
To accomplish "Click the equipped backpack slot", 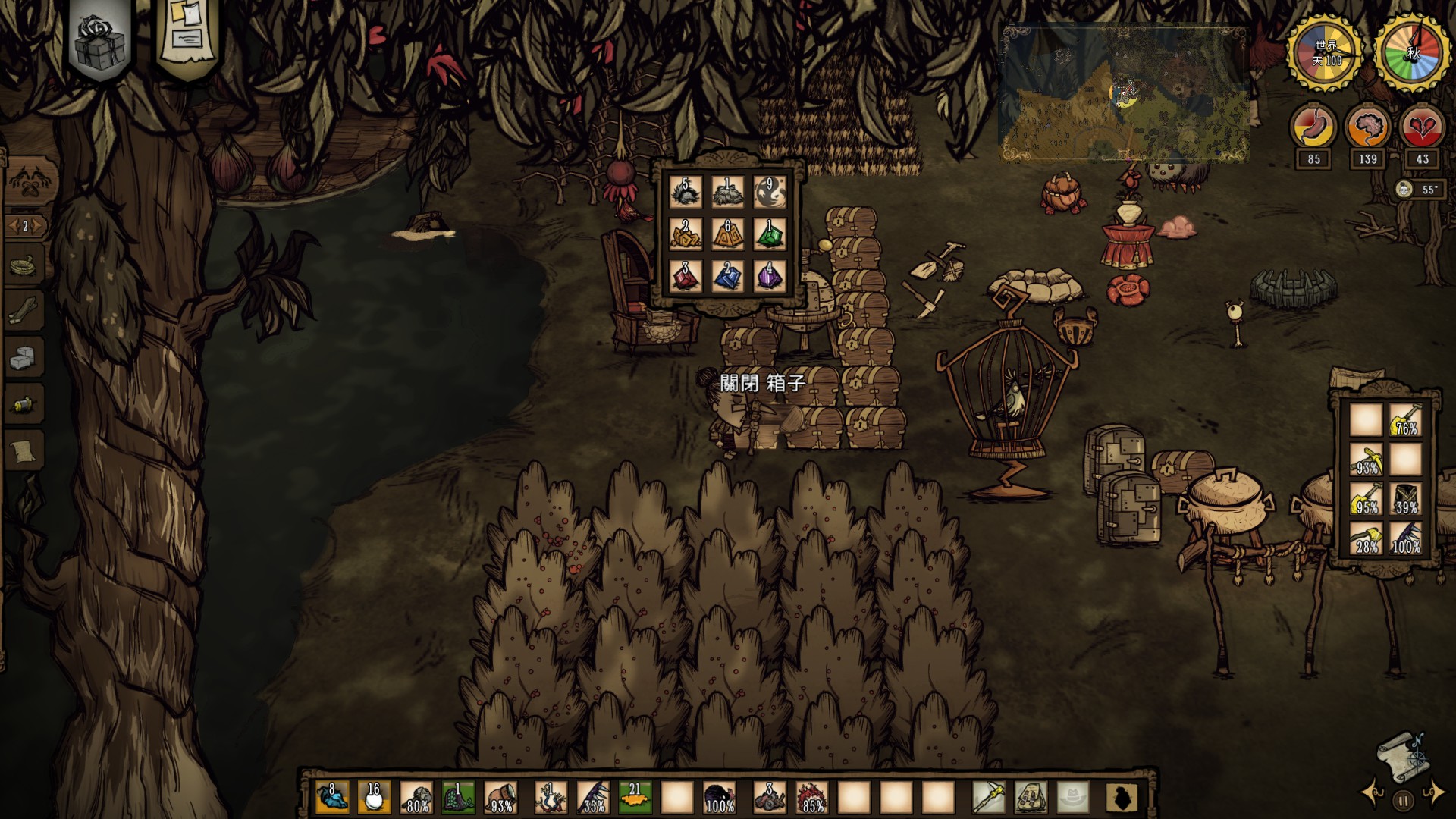I will tap(1031, 798).
